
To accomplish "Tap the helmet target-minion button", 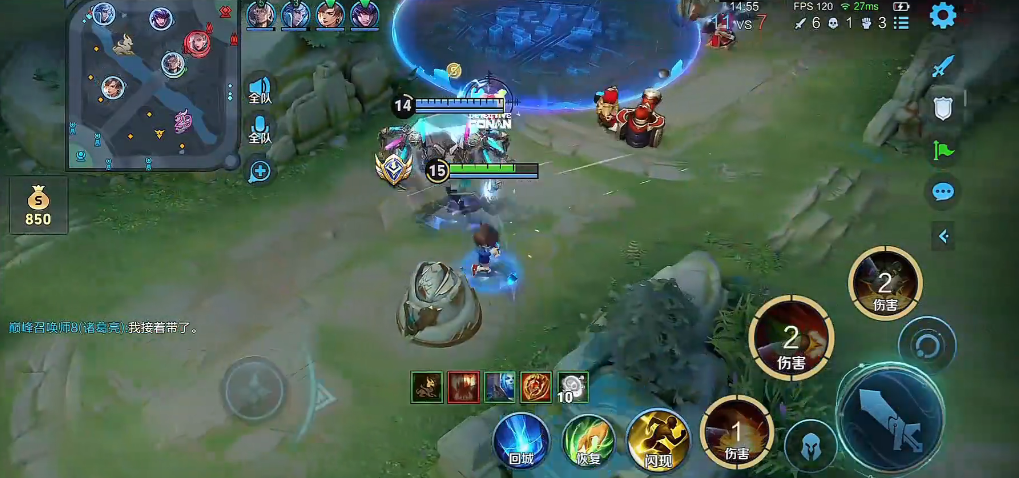I will pyautogui.click(x=810, y=445).
